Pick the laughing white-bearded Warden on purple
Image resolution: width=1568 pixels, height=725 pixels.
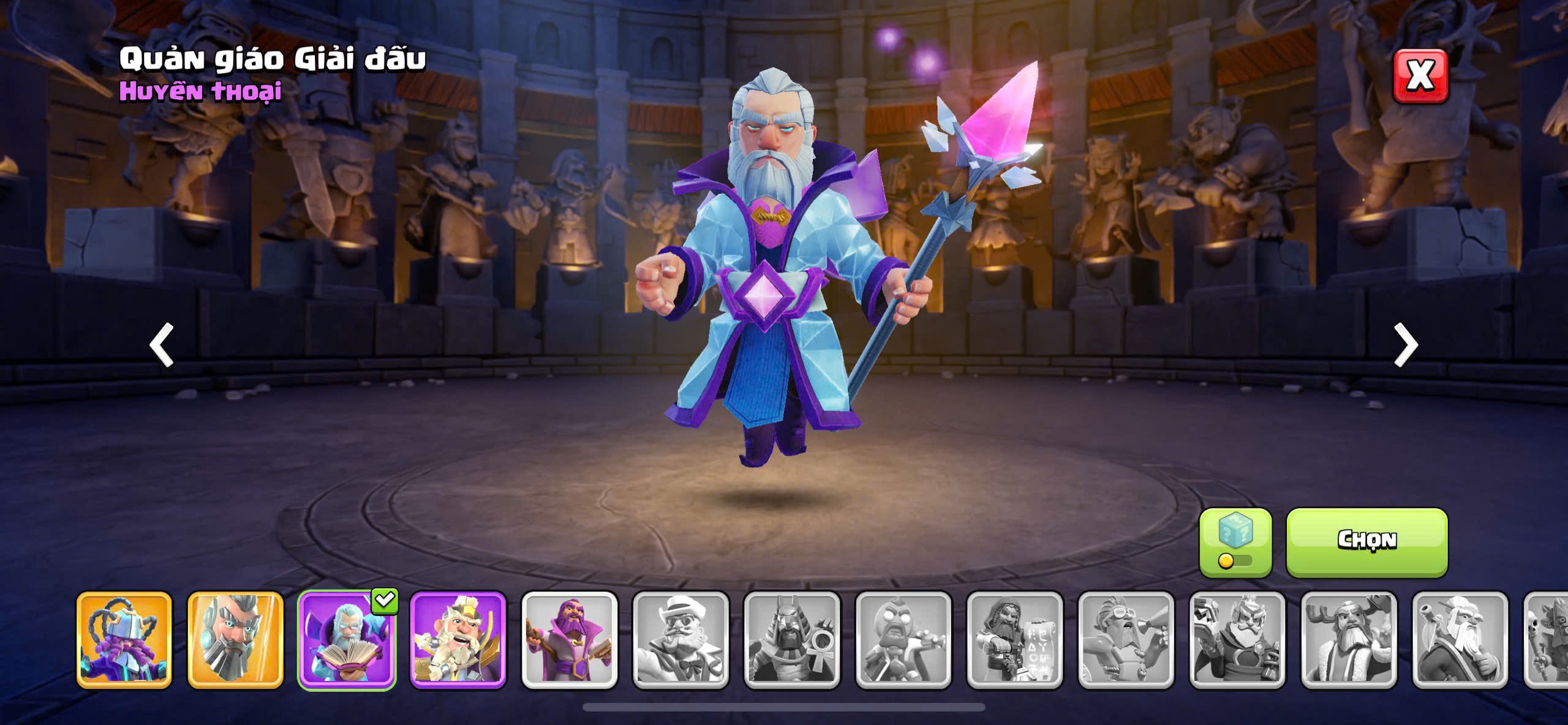click(x=458, y=640)
